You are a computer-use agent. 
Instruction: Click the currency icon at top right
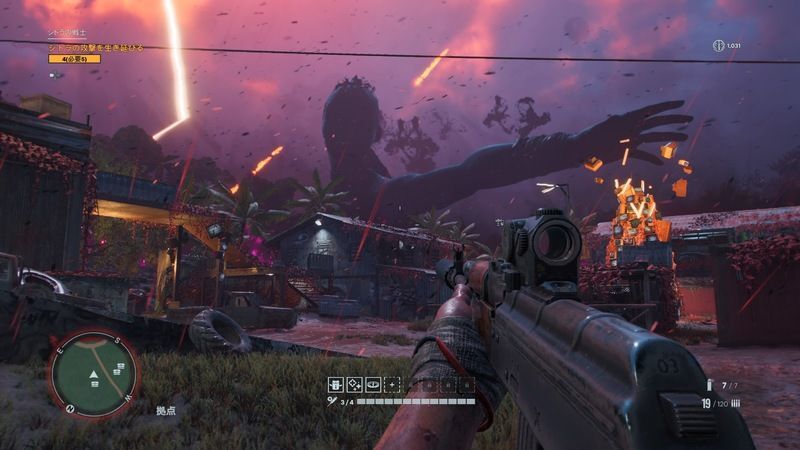pos(718,46)
